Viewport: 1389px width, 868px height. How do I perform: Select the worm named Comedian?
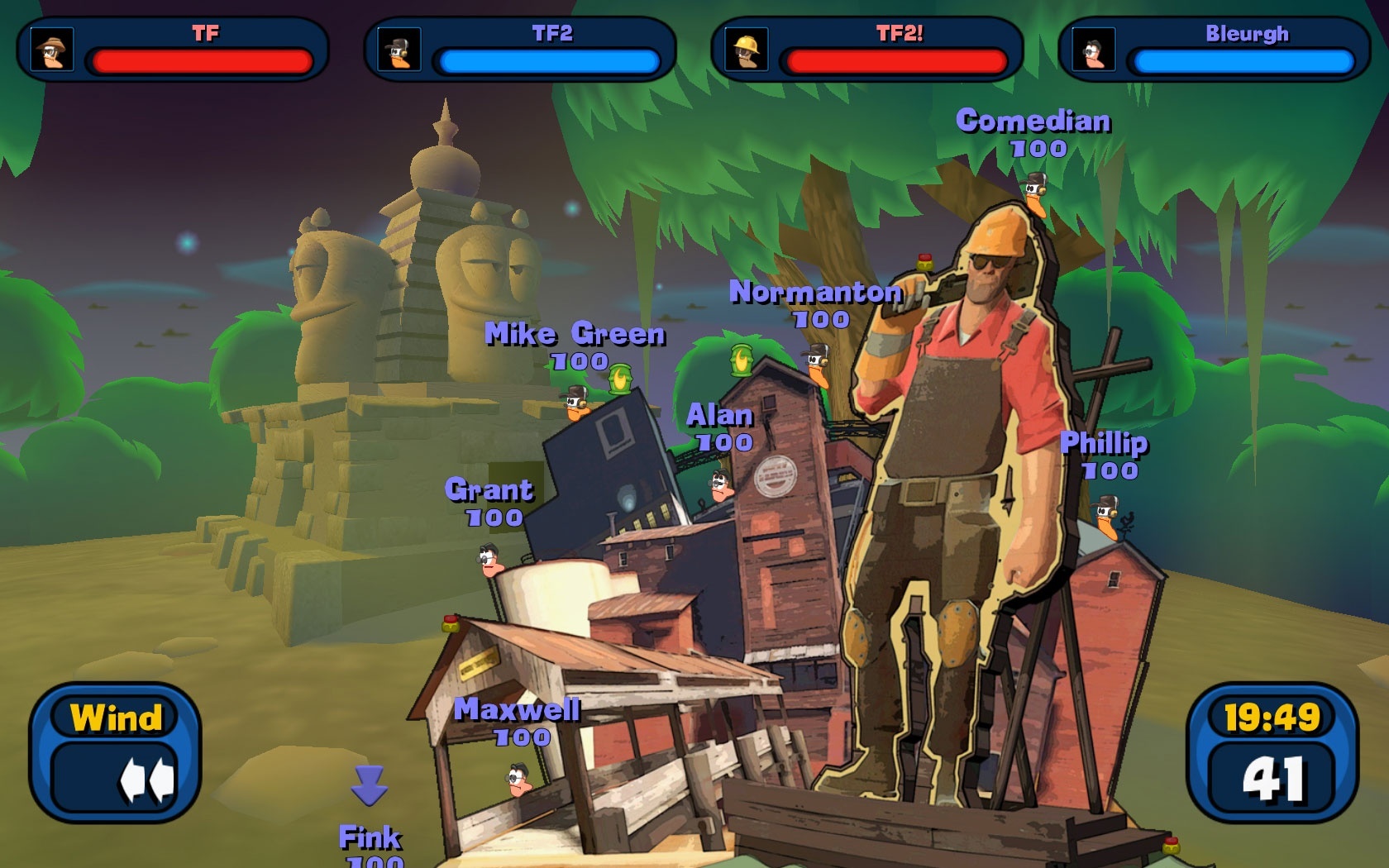tap(1033, 193)
